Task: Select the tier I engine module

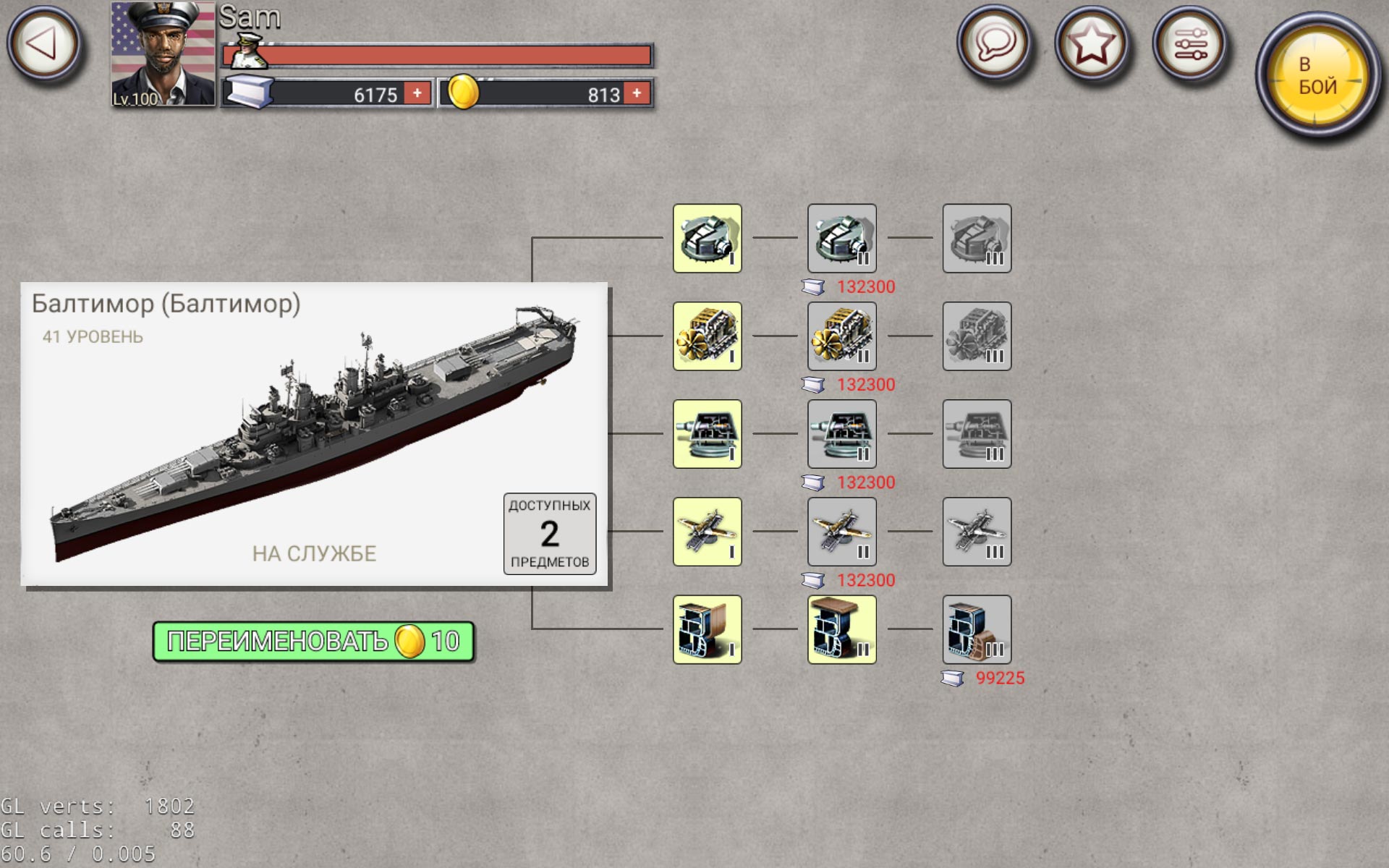Action: pyautogui.click(x=707, y=337)
